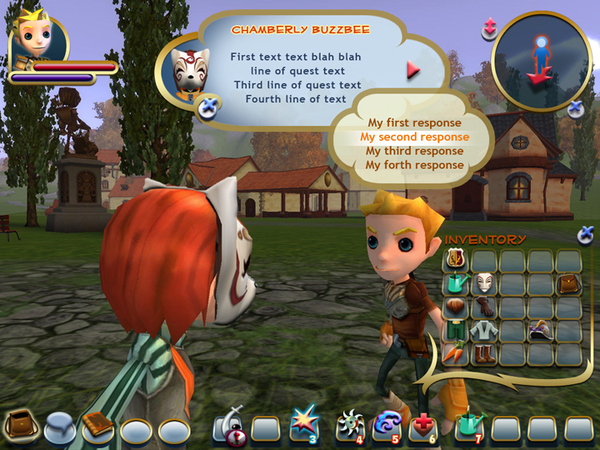Choose the brown boots inventory slot
The height and width of the screenshot is (450, 600).
(x=484, y=353)
